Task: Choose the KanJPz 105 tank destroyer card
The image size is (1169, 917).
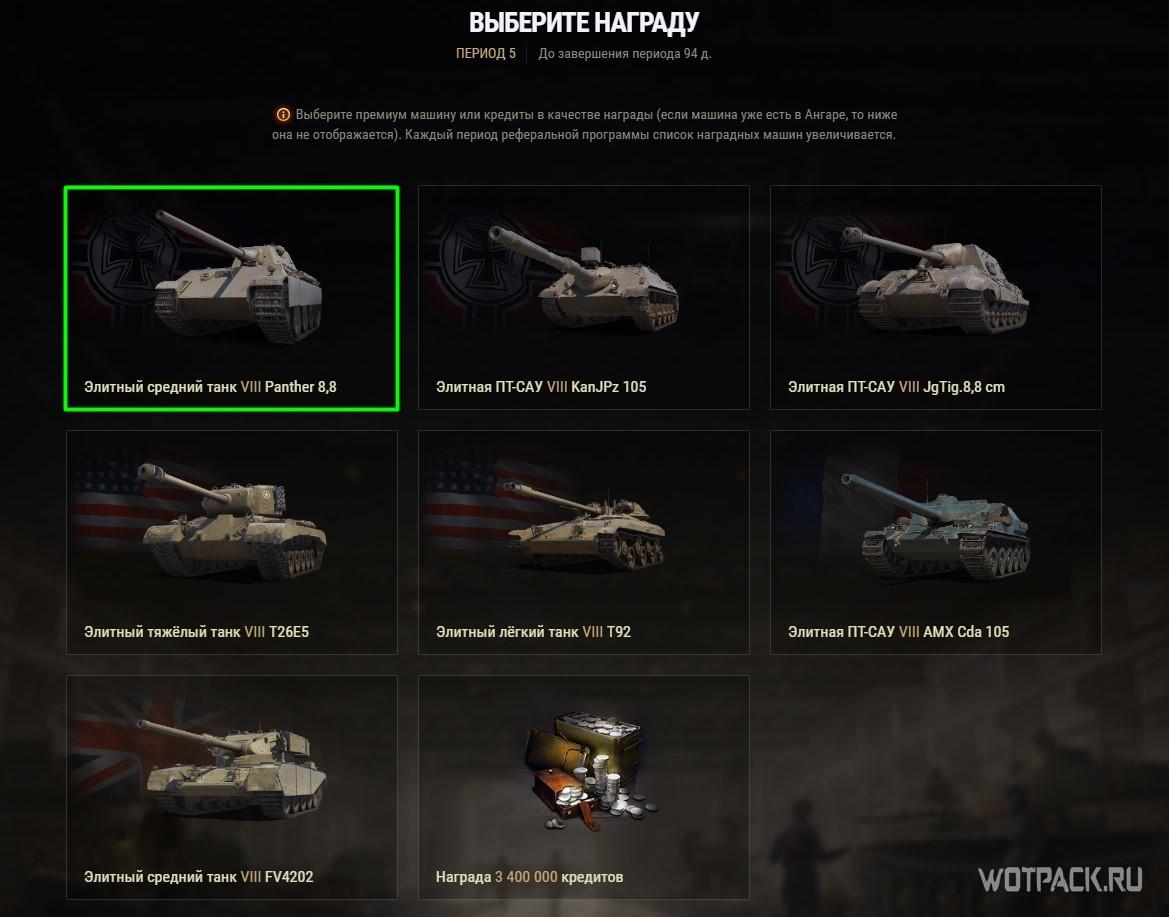Action: (x=583, y=297)
